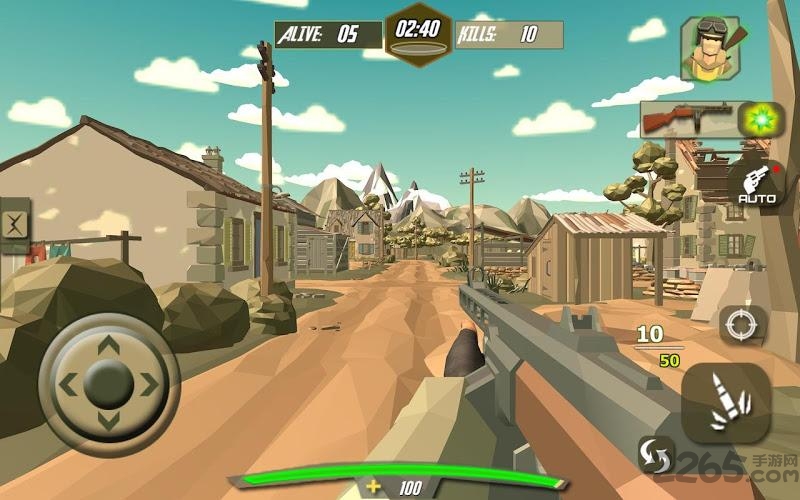This screenshot has height=500, width=800.
Task: Tap the crosshair aim button
Action: 742,325
